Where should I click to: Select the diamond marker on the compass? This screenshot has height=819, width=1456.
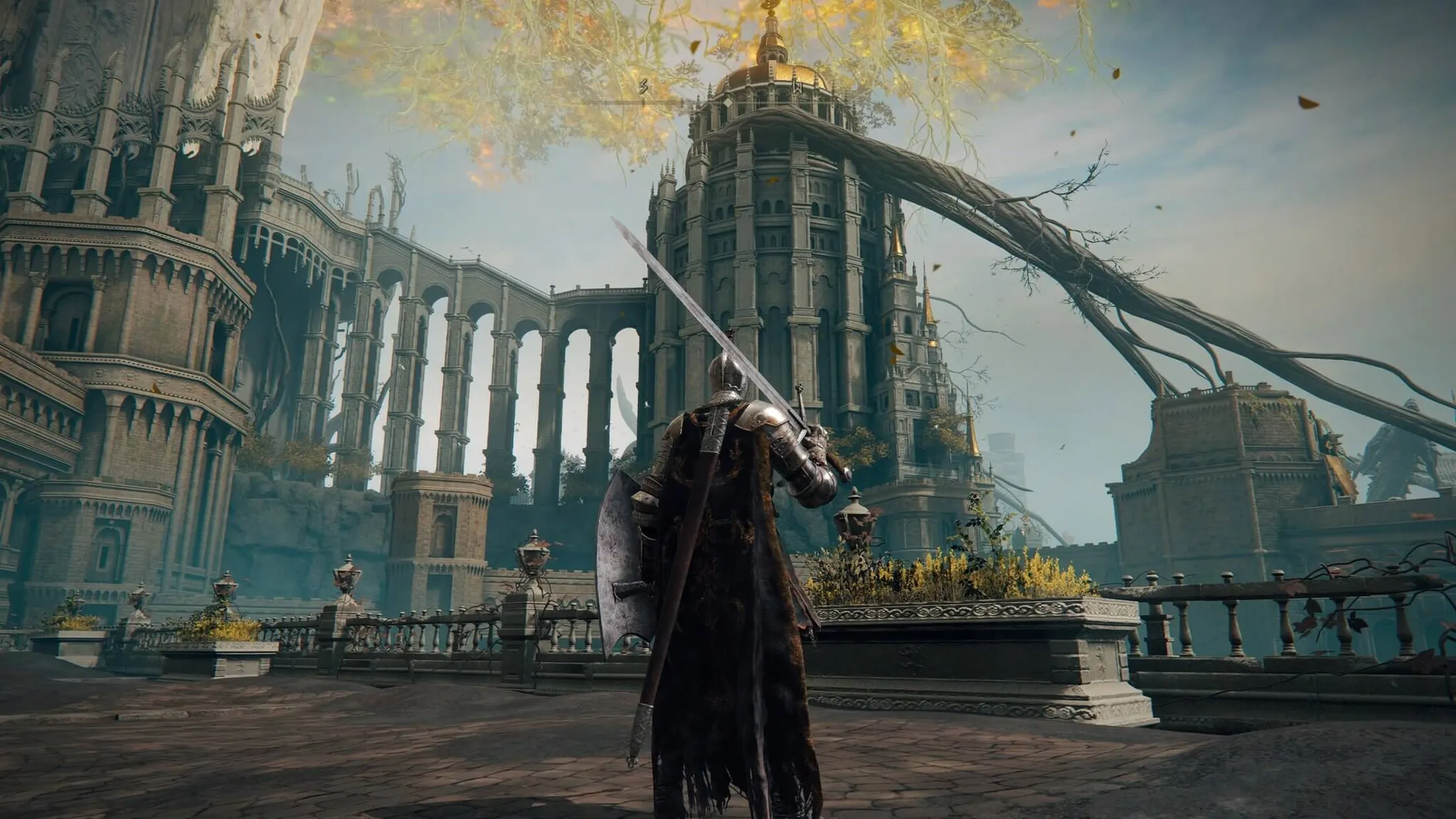point(727,103)
